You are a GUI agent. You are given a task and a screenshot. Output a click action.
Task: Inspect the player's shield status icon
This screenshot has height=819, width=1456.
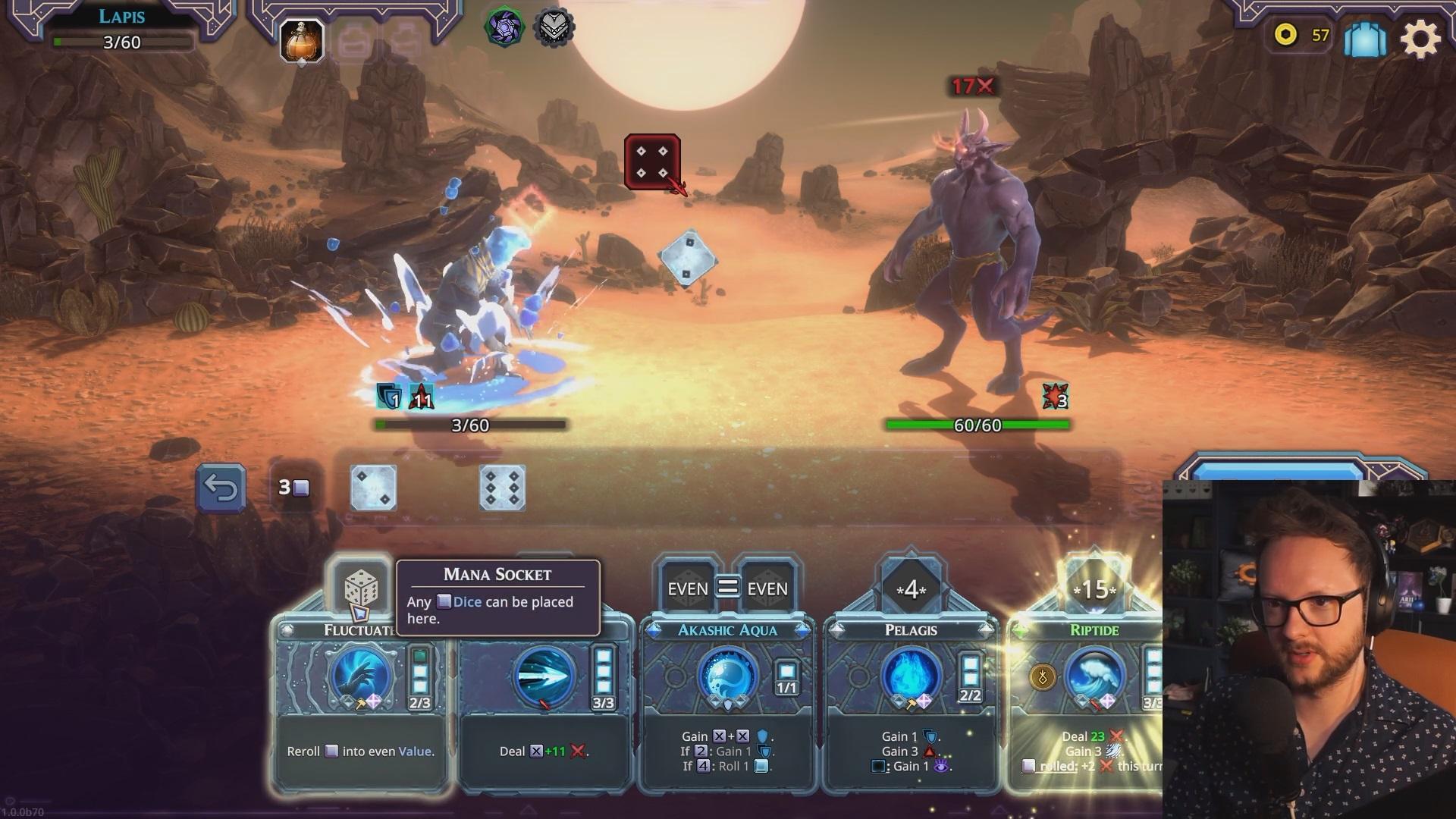coord(390,396)
